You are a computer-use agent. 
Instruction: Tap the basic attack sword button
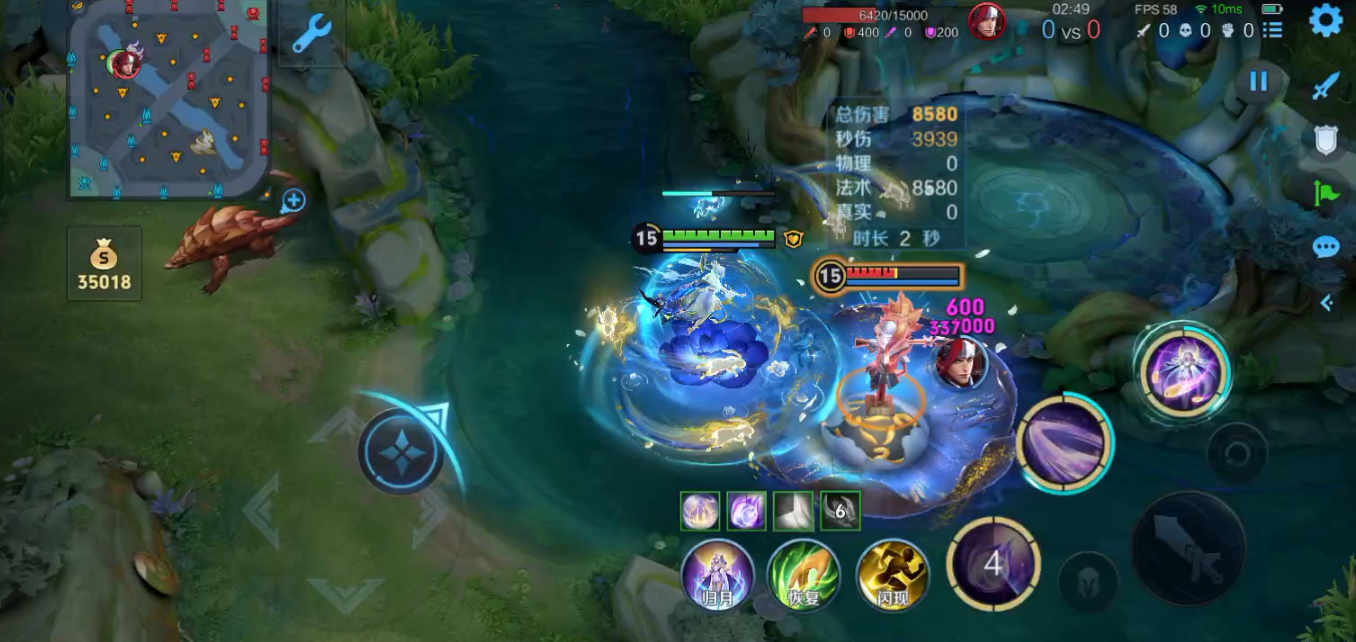[1188, 548]
